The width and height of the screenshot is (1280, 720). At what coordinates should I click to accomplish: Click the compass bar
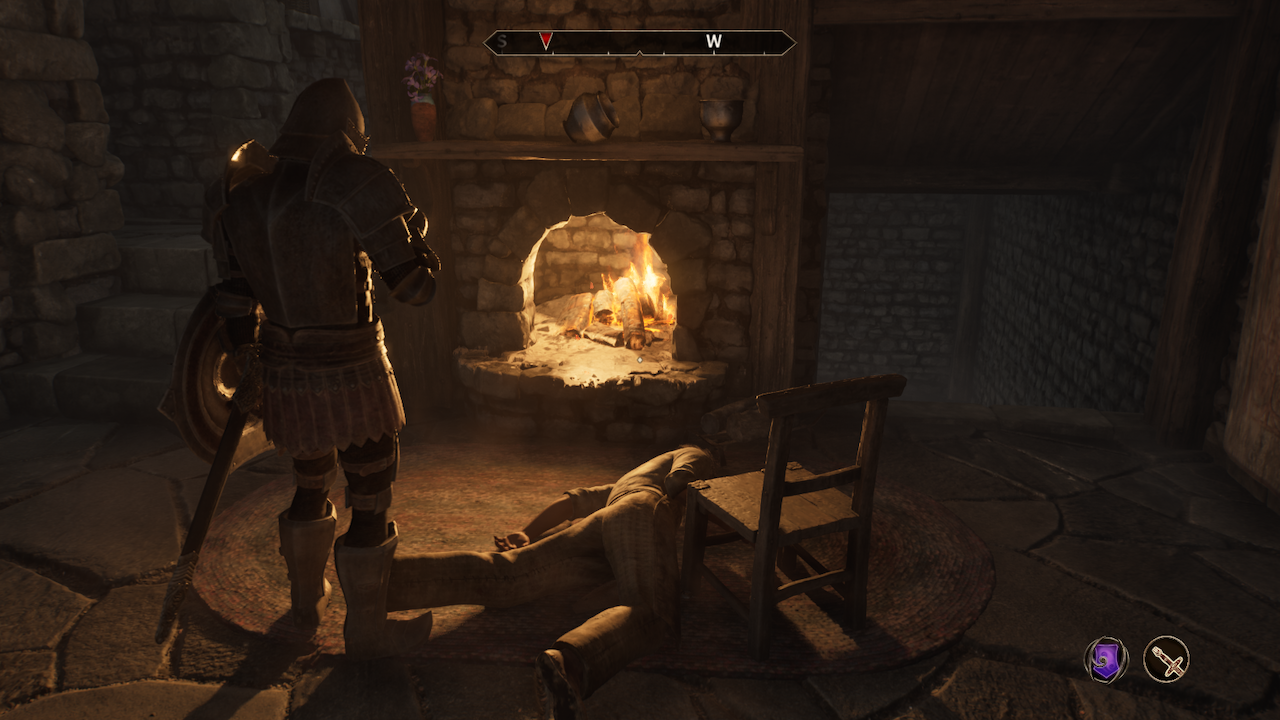(640, 43)
